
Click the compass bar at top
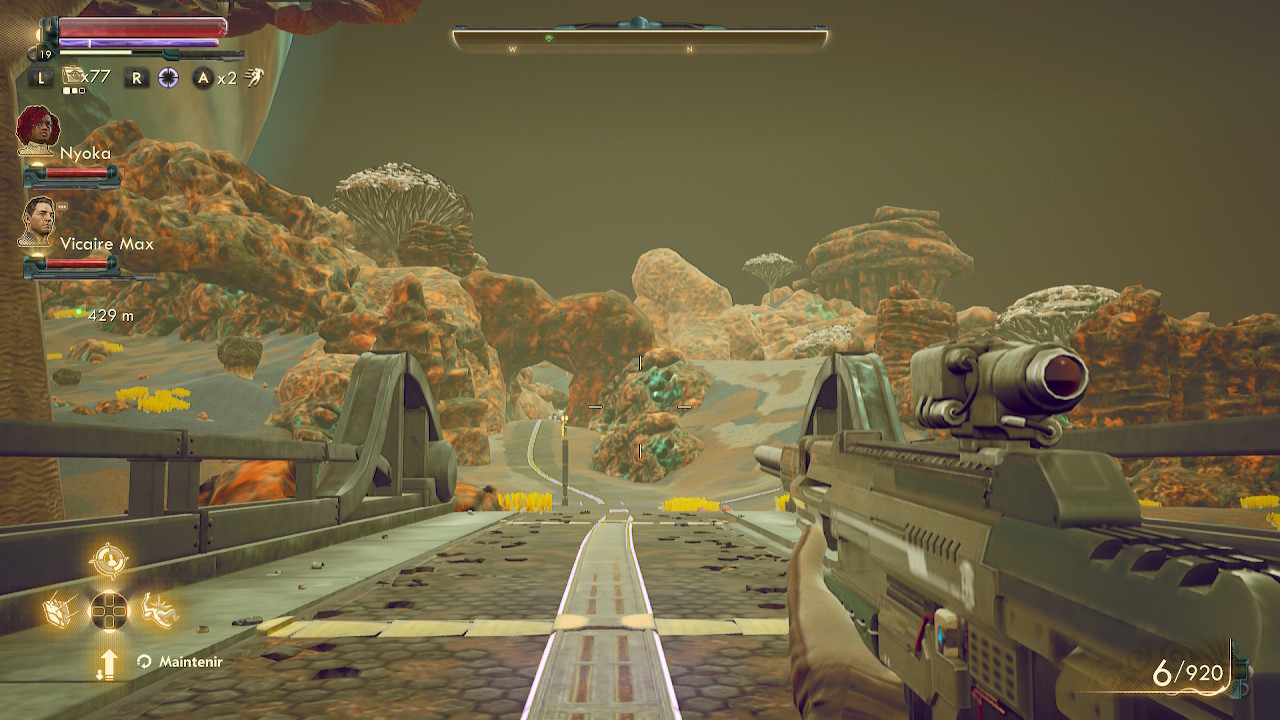click(x=640, y=39)
